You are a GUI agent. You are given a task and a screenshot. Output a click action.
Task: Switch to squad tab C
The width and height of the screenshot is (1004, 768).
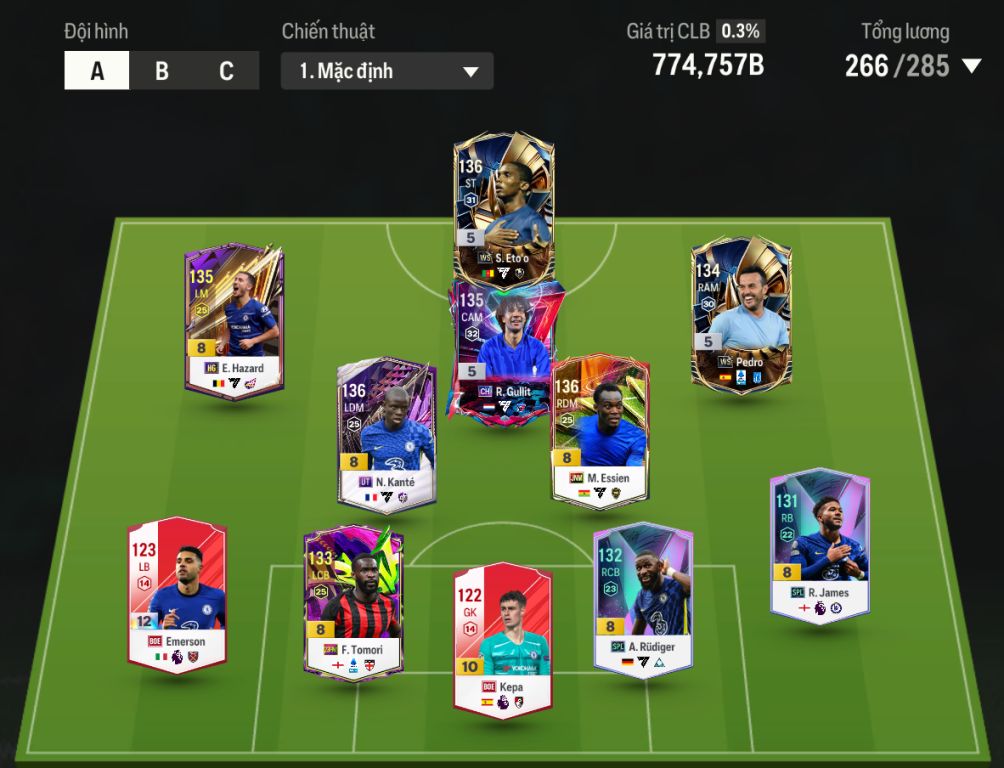(x=226, y=71)
